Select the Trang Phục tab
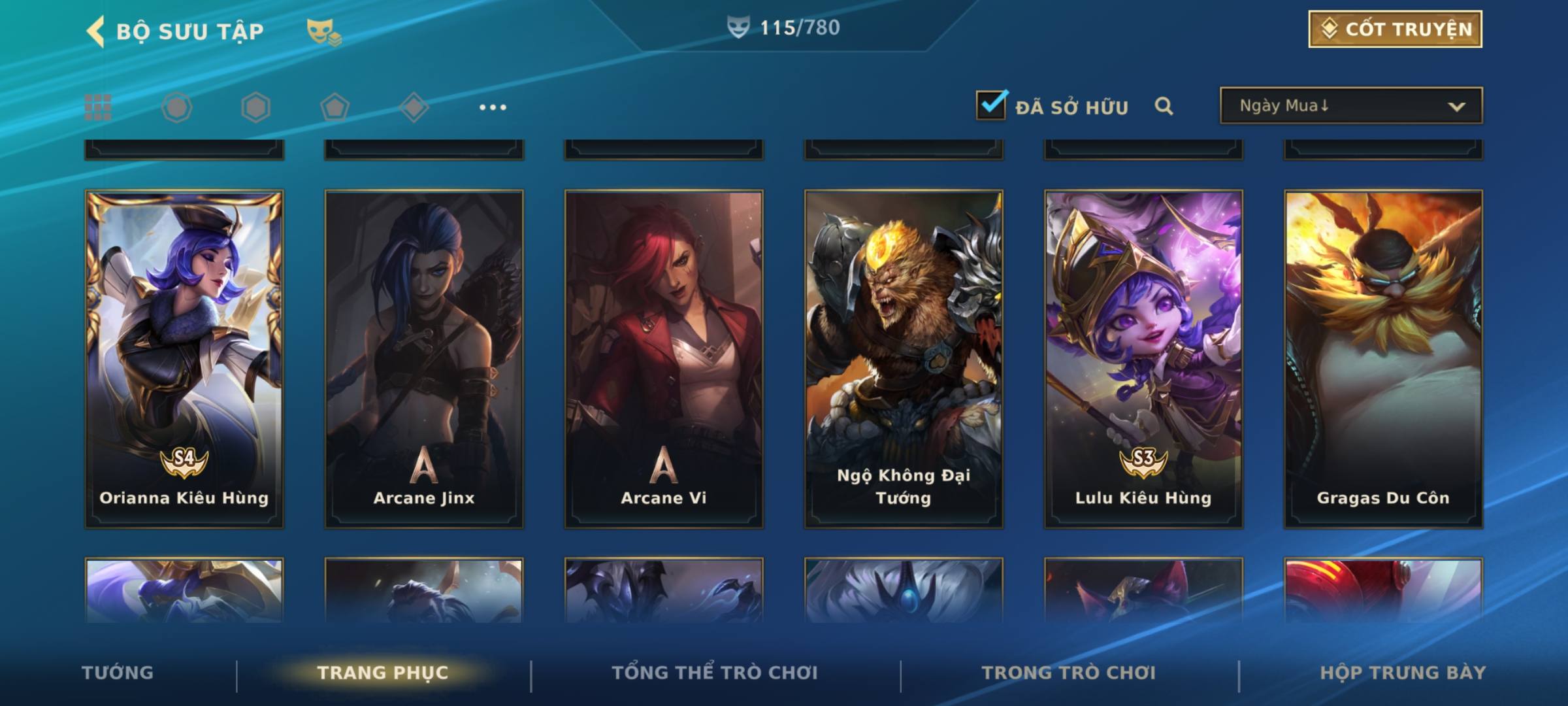 coord(383,673)
